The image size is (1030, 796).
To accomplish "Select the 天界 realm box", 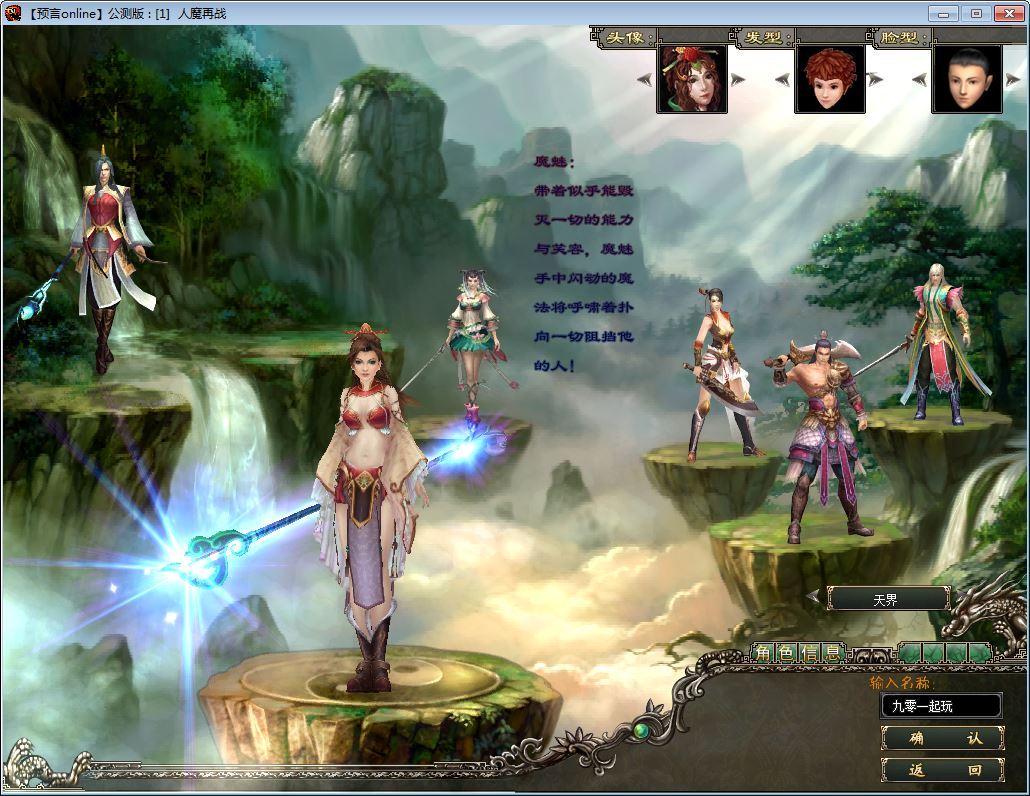I will (x=888, y=599).
